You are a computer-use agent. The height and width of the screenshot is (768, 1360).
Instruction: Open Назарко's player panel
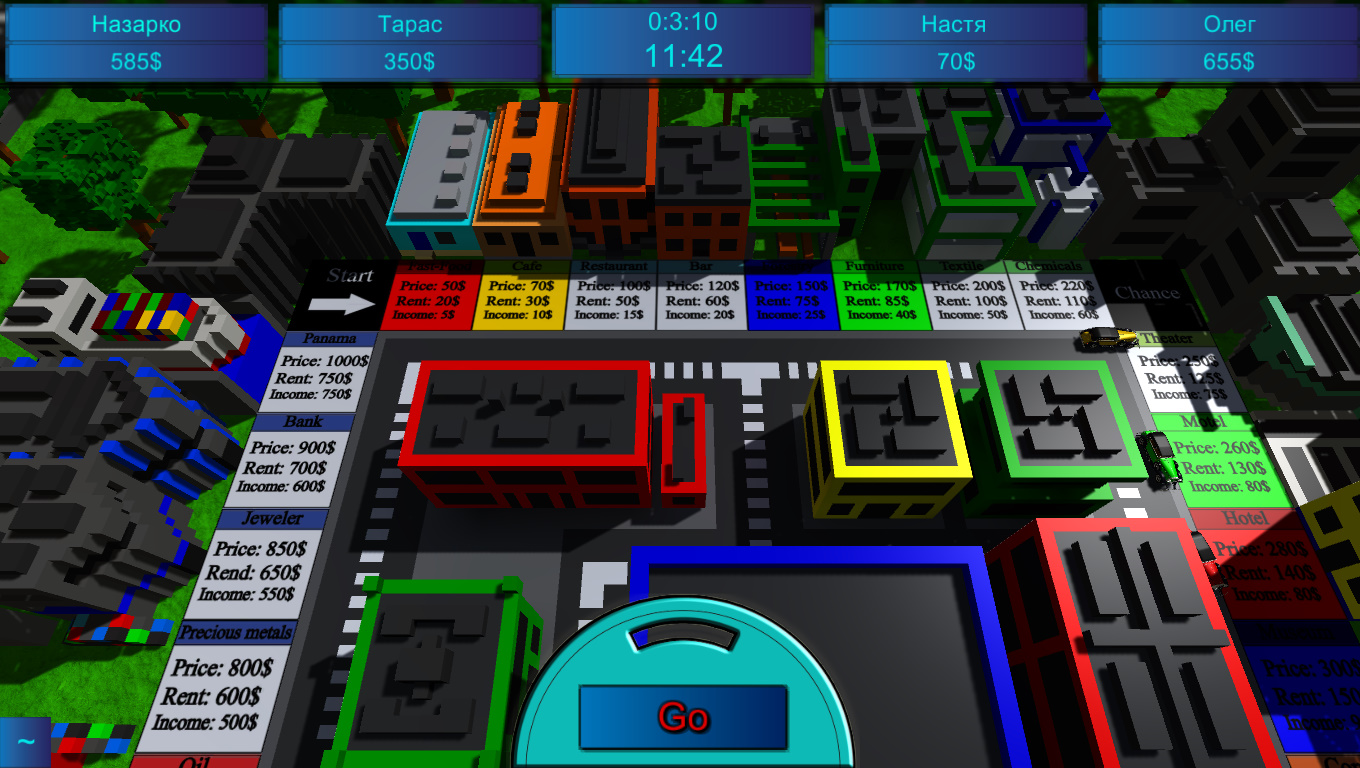point(136,38)
